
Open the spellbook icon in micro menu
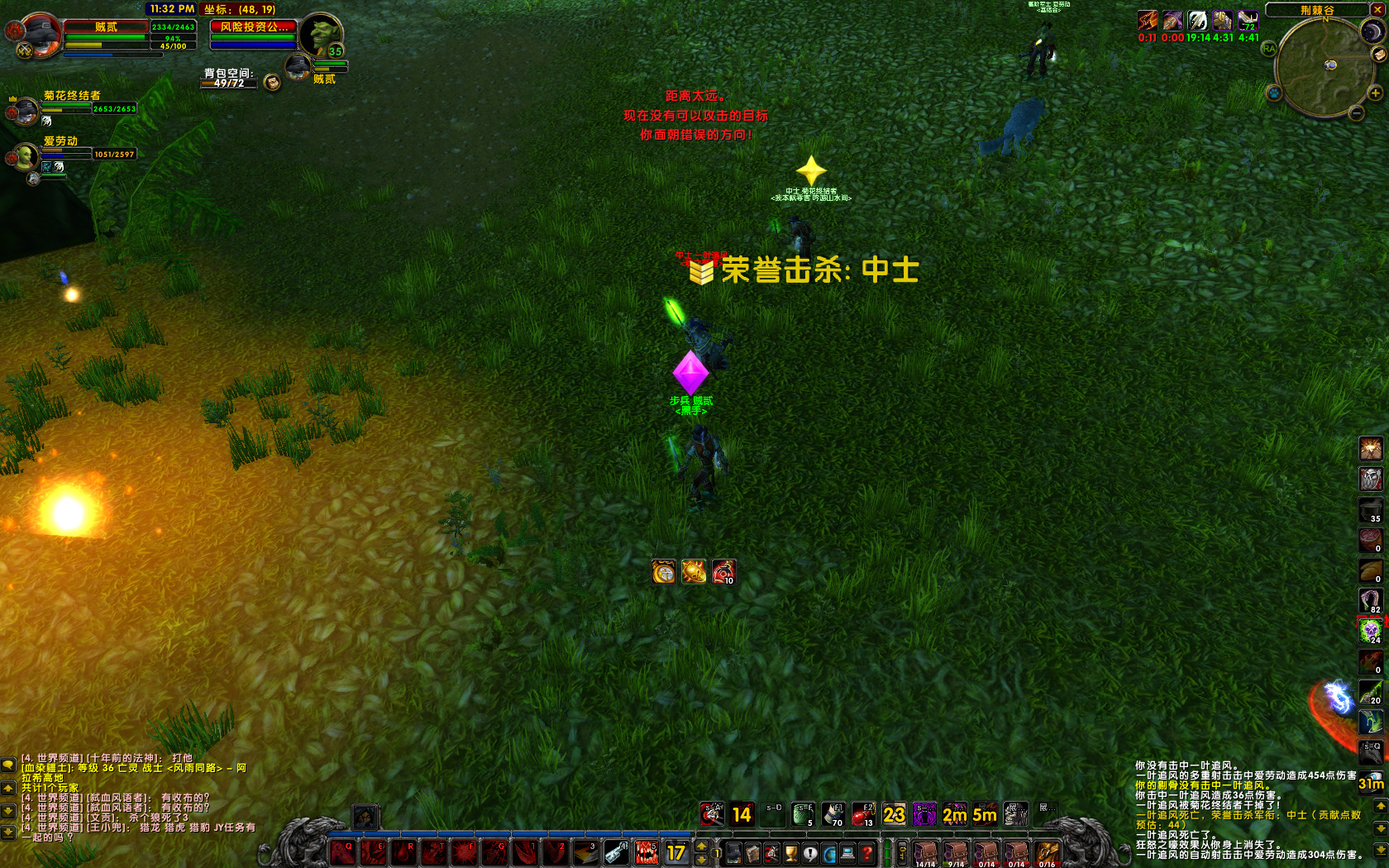coord(752,851)
